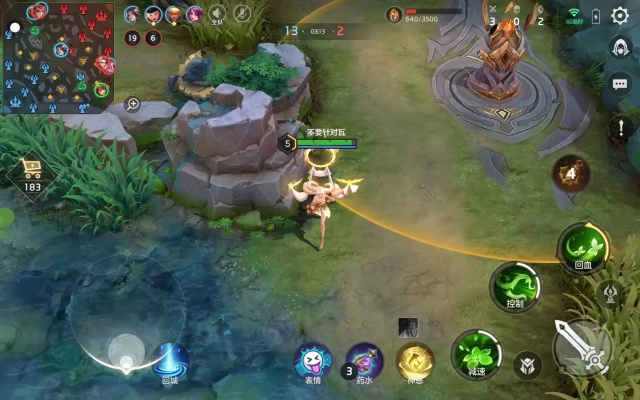The width and height of the screenshot is (640, 400).
Task: Open the settings gear
Action: [x=620, y=16]
